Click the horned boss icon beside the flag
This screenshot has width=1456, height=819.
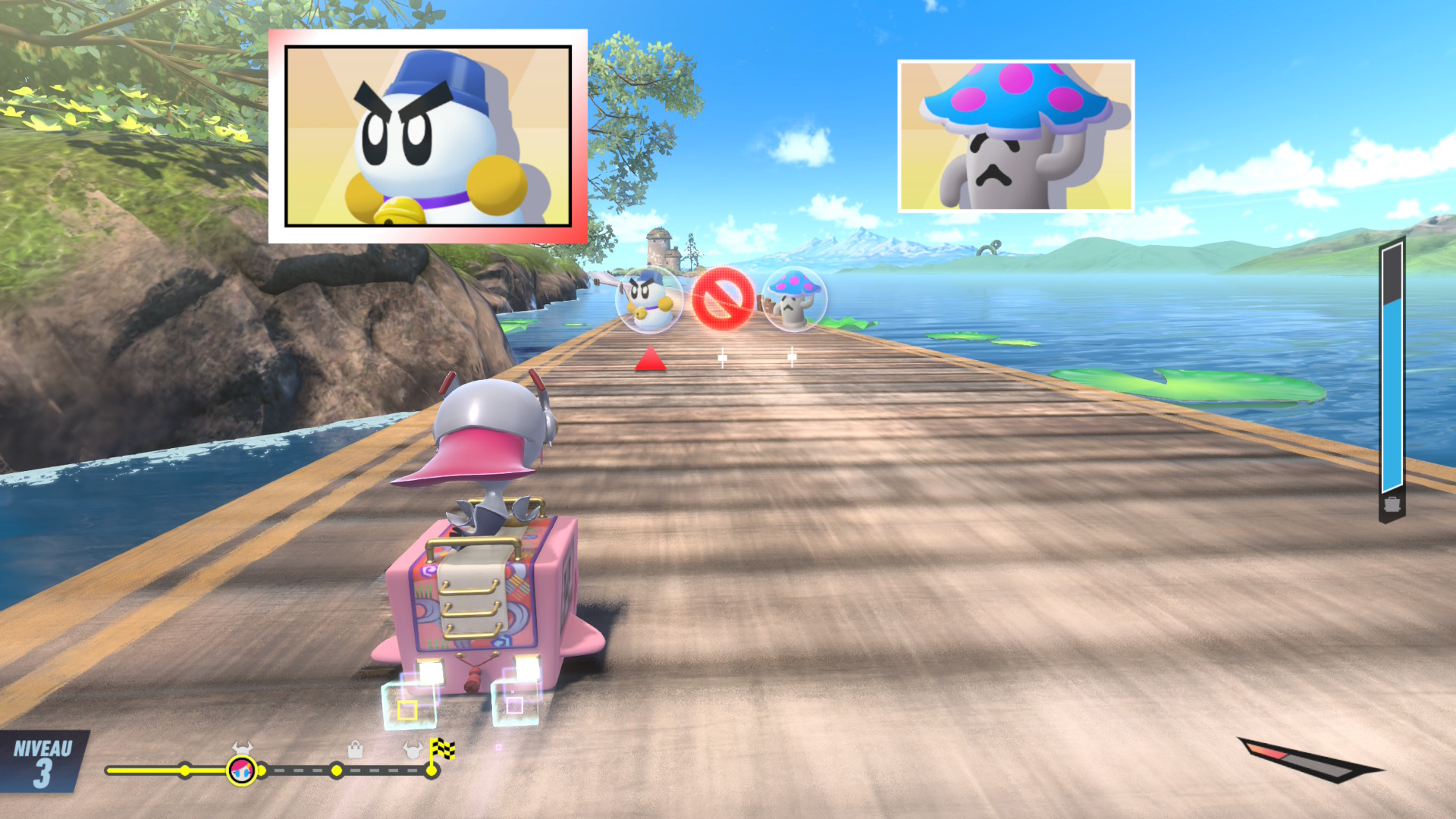click(412, 751)
